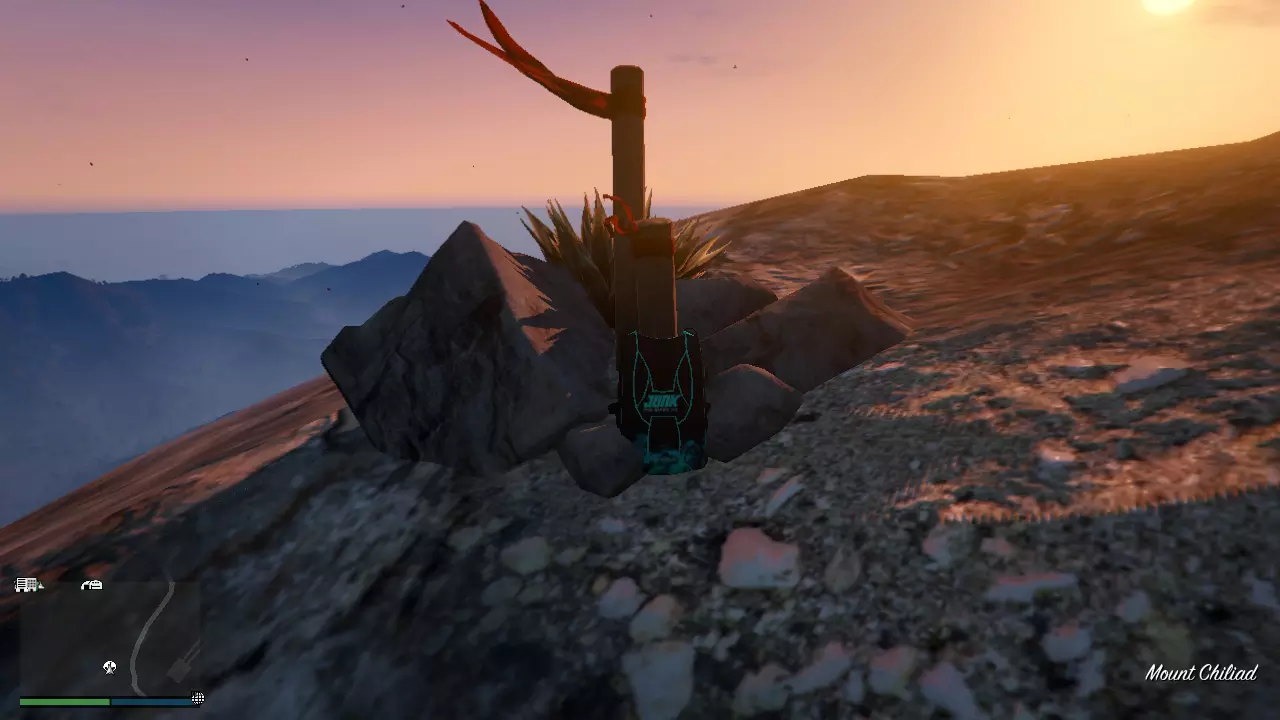Image resolution: width=1280 pixels, height=720 pixels.
Task: Click the Mount Chiliad location label
Action: [x=1202, y=673]
